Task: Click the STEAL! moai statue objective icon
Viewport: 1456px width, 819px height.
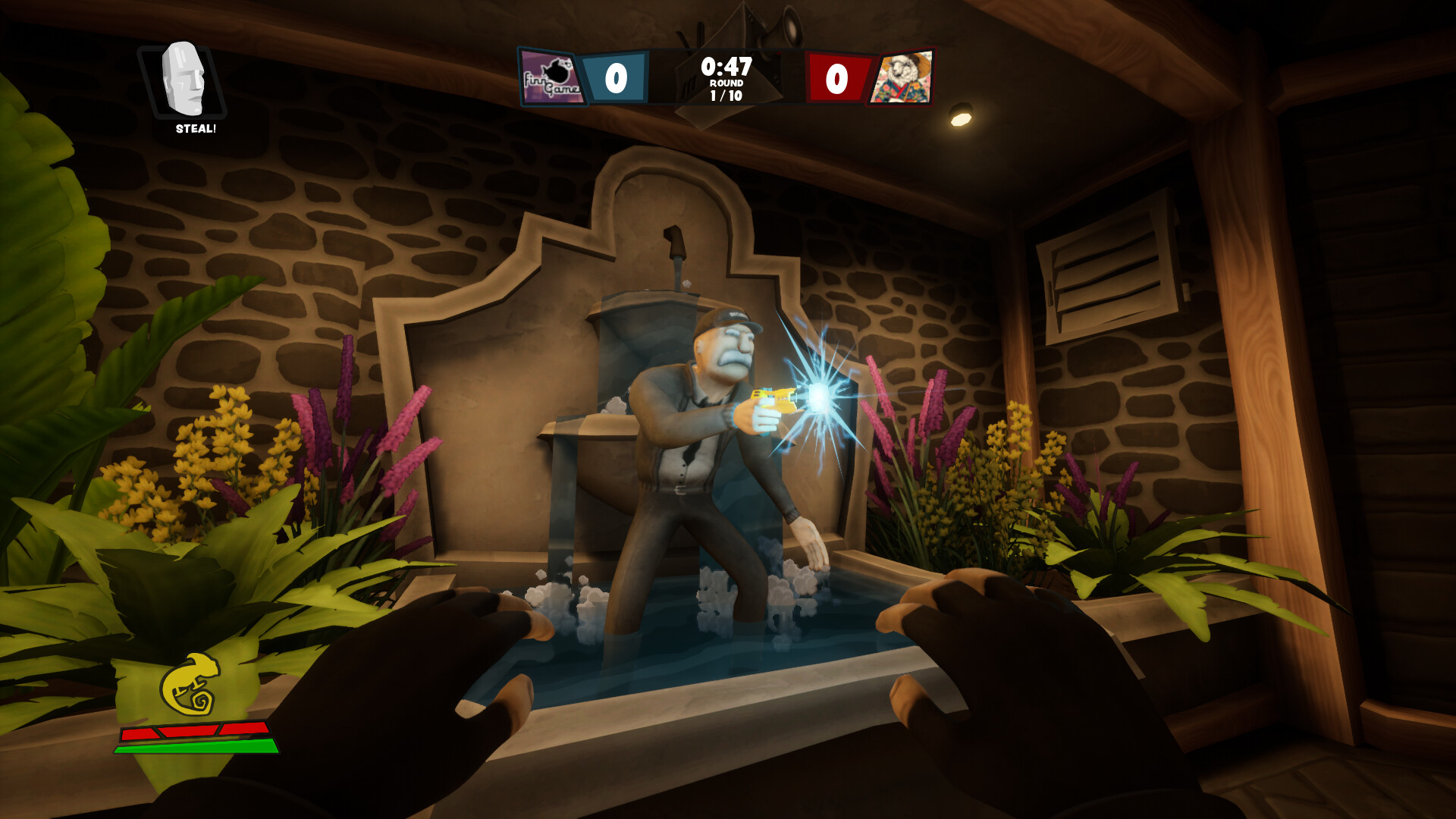Action: point(182,80)
